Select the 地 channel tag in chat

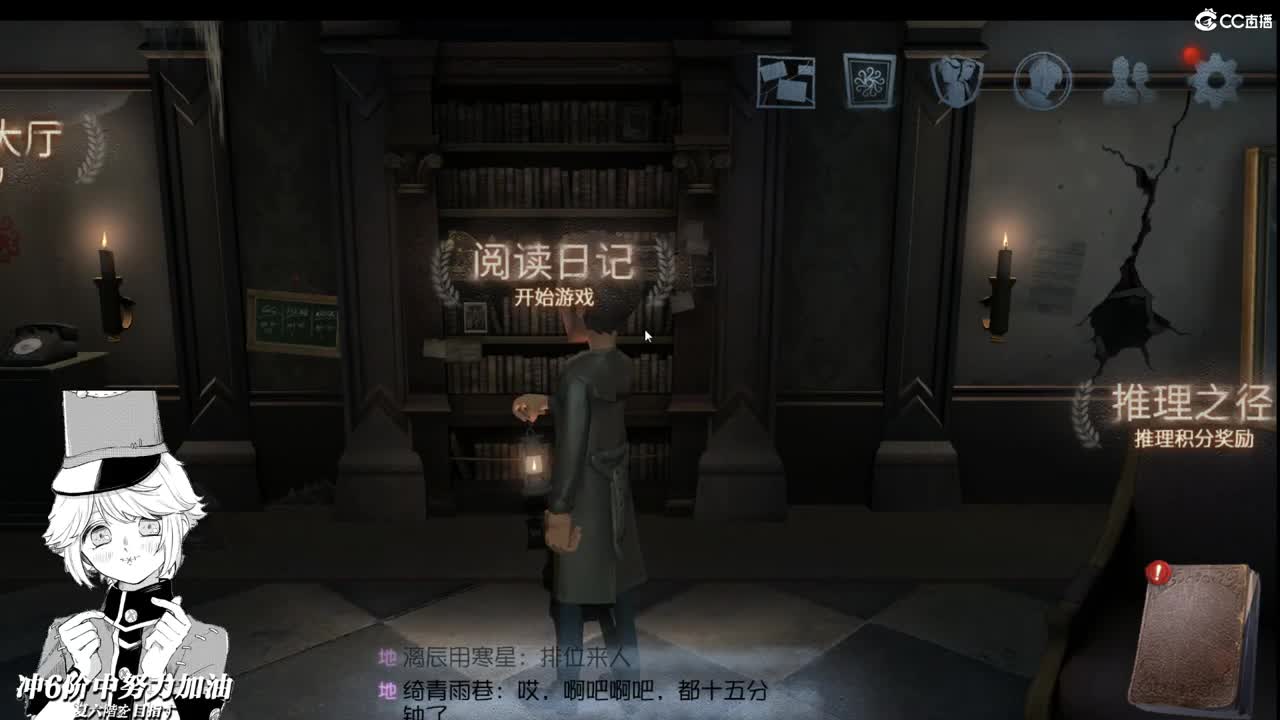pyautogui.click(x=387, y=658)
